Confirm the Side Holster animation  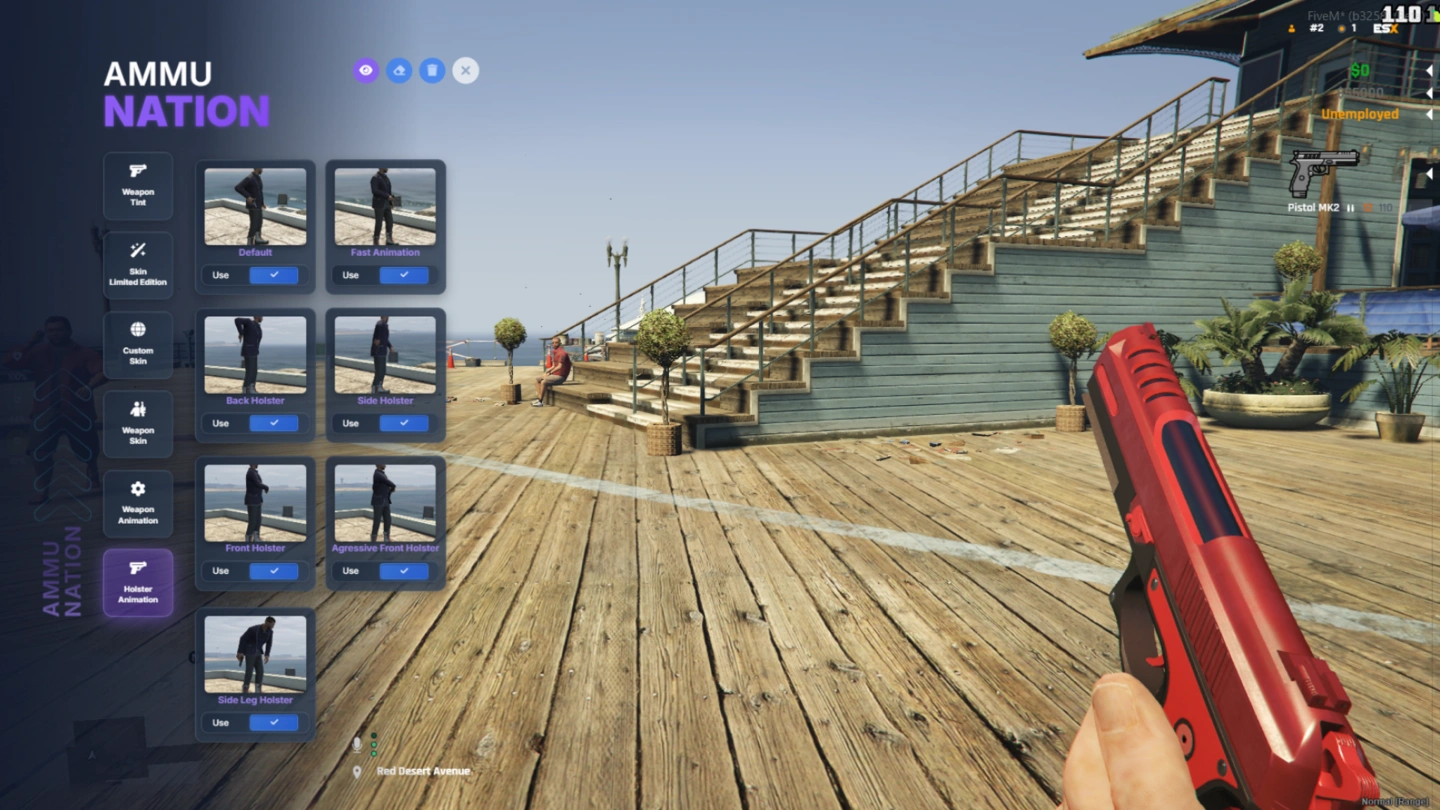click(403, 423)
